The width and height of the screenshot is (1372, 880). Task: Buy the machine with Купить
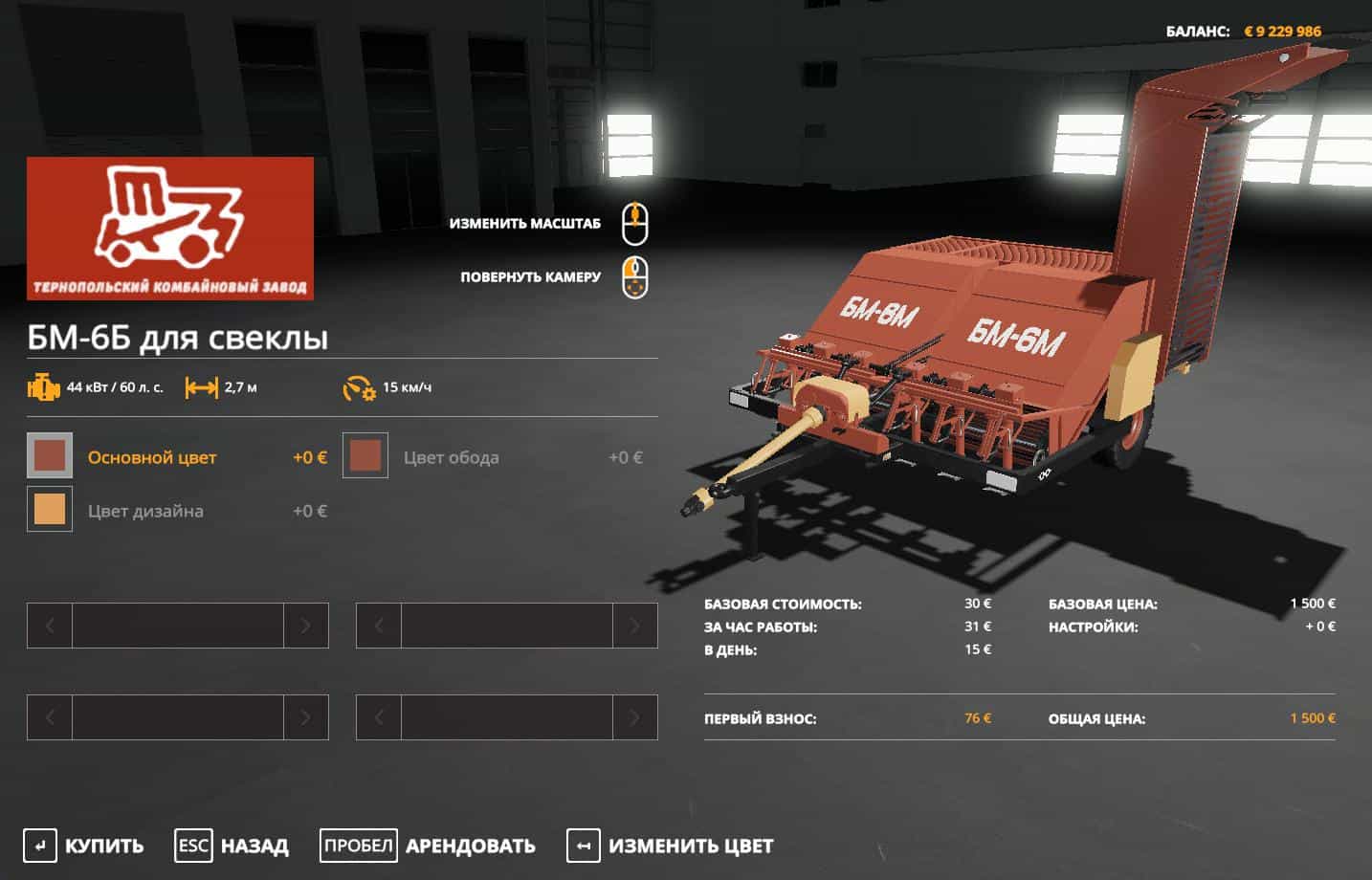[x=84, y=846]
